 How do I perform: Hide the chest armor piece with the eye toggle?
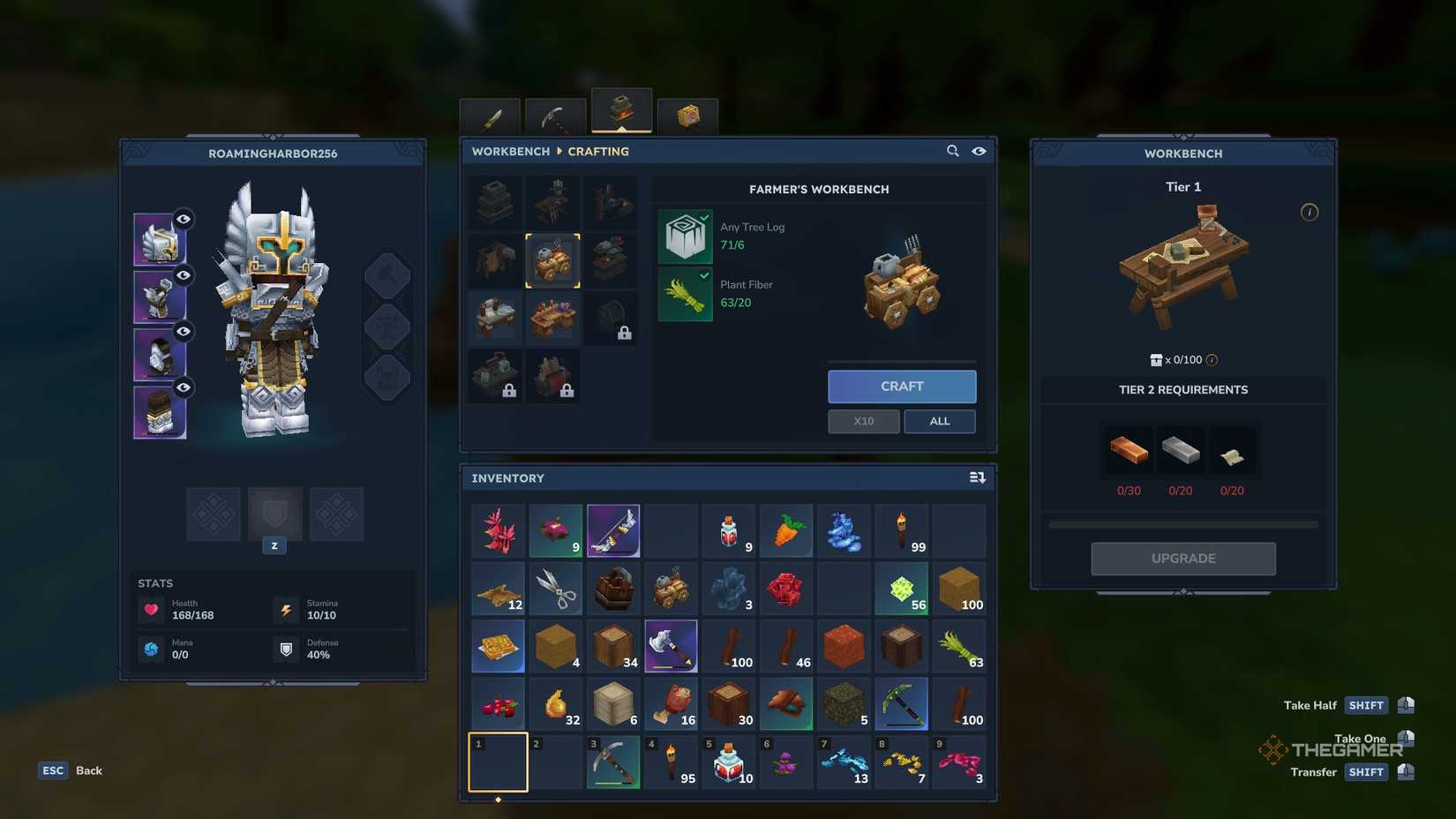tap(183, 275)
